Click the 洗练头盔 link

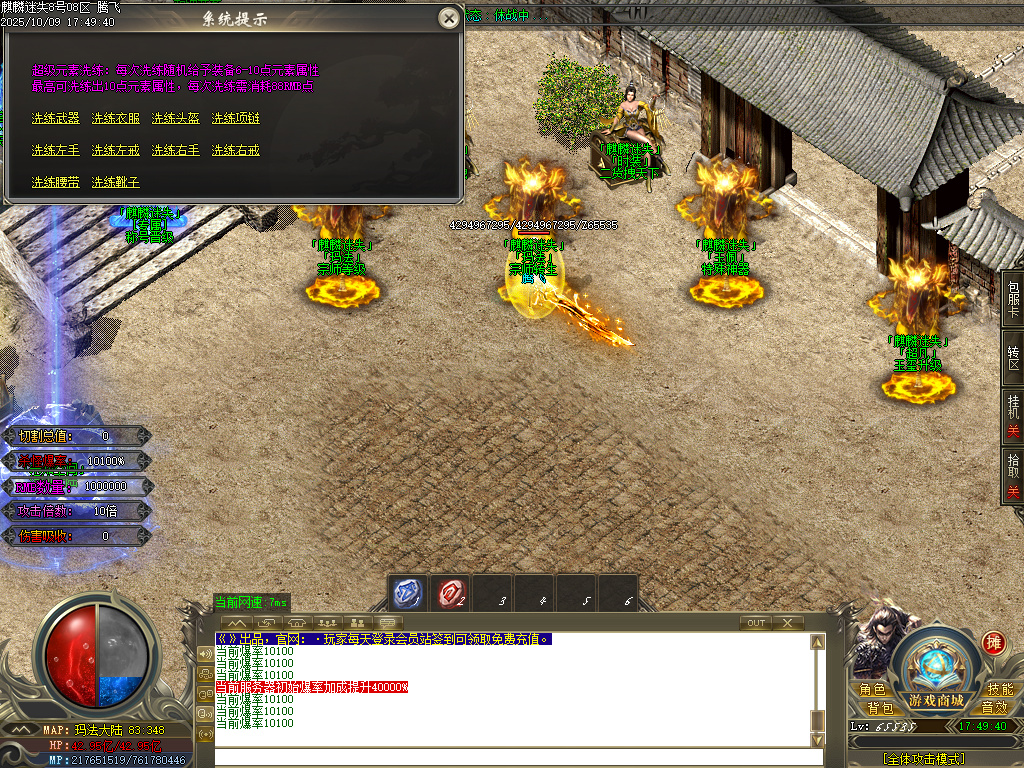176,118
